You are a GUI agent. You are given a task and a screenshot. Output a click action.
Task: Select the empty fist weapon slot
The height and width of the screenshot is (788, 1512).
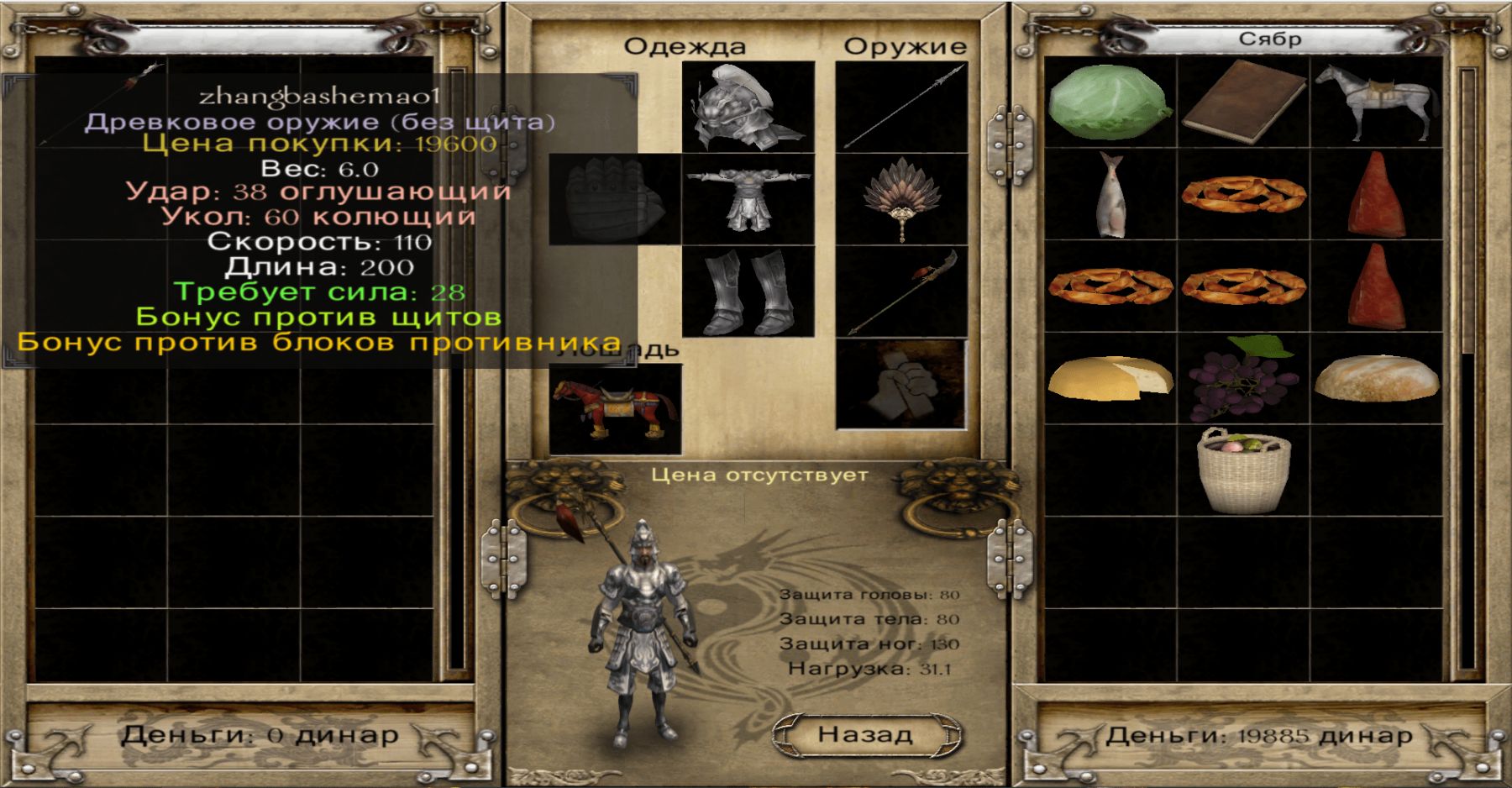pyautogui.click(x=902, y=384)
